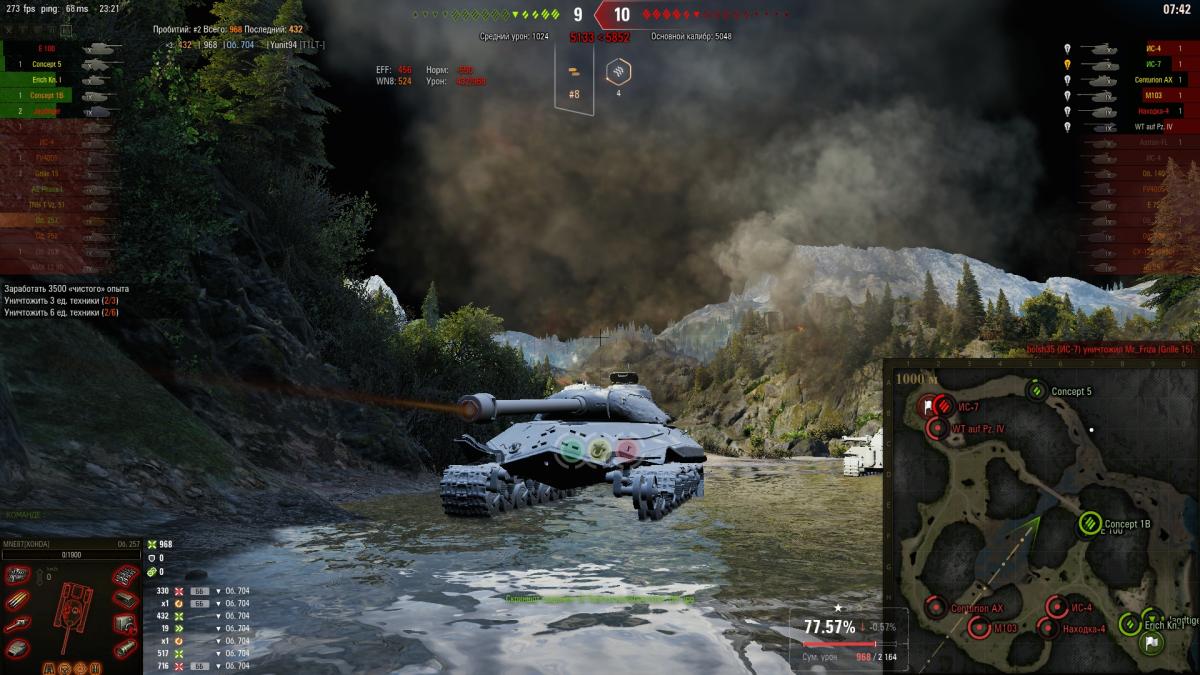Click the green allied base flag on the minimap

coord(1150,642)
